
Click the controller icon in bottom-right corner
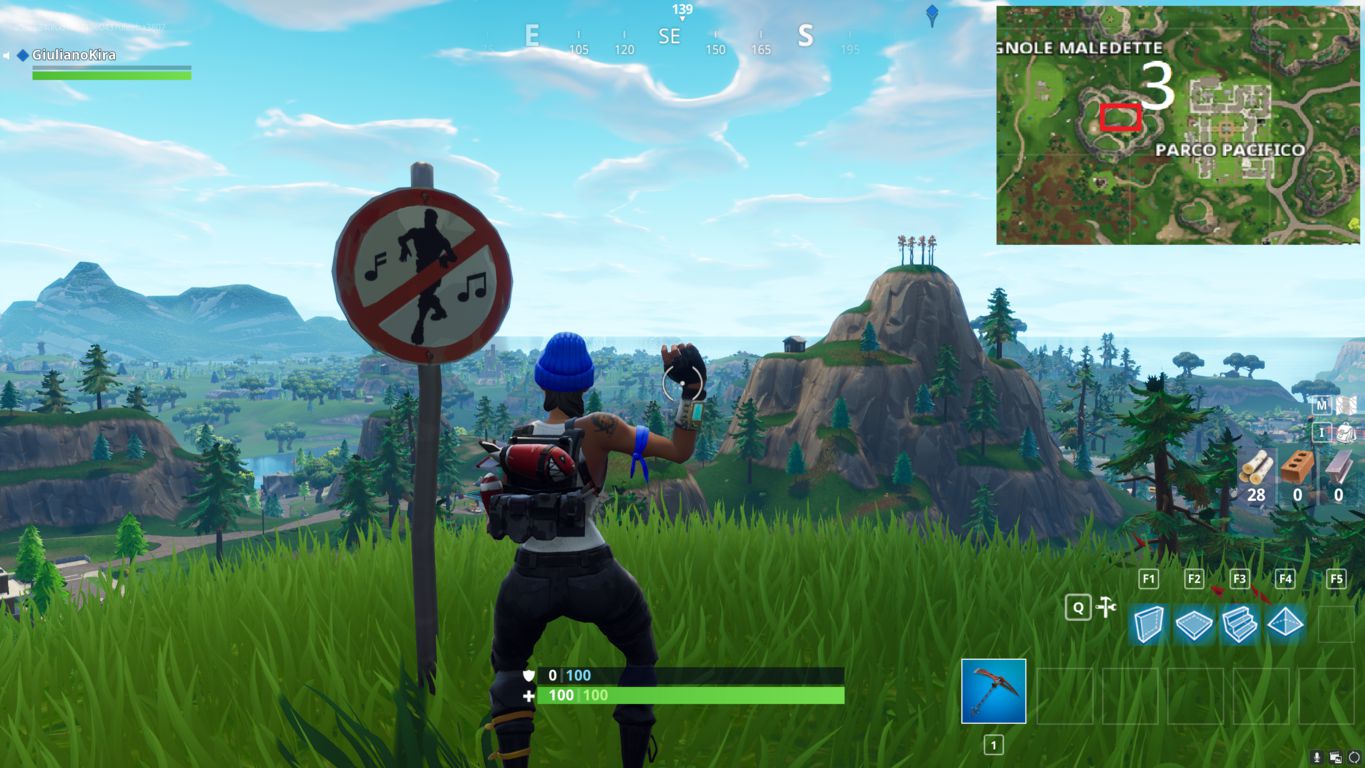point(1356,759)
